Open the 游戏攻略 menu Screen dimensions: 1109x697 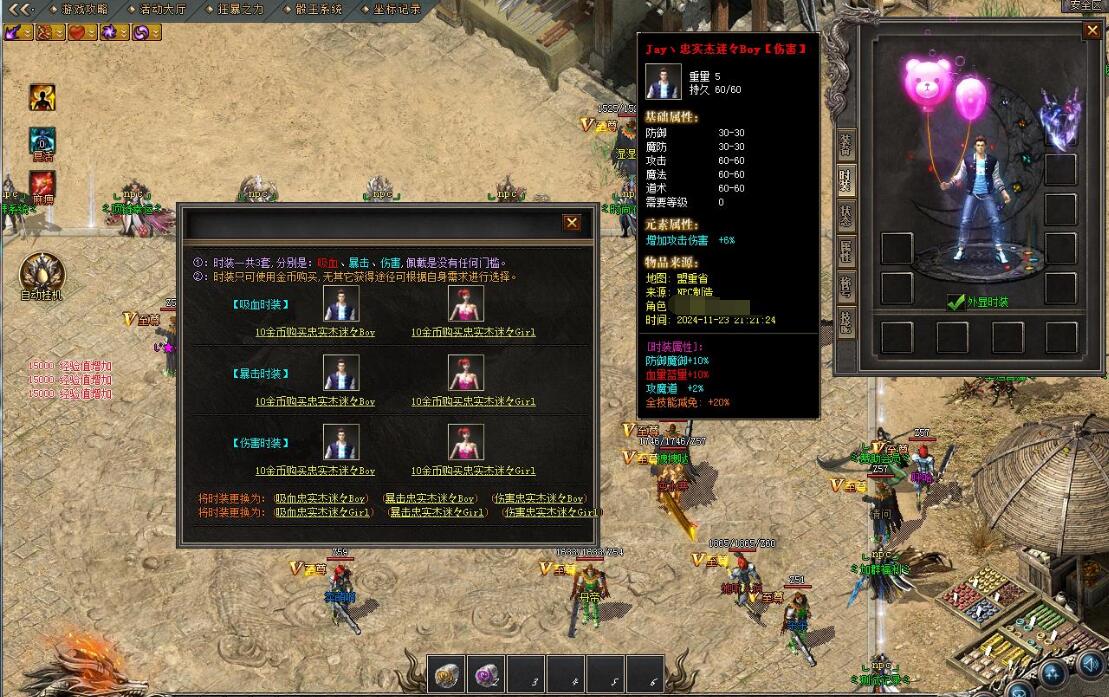point(85,9)
